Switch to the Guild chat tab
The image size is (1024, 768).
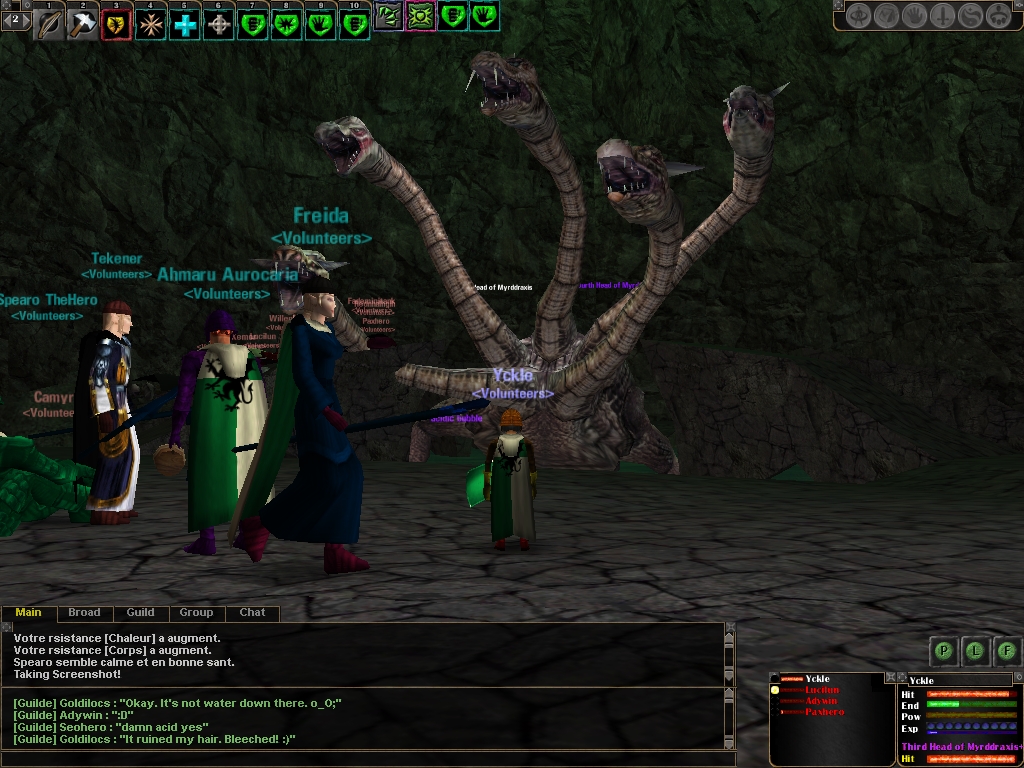tap(140, 612)
